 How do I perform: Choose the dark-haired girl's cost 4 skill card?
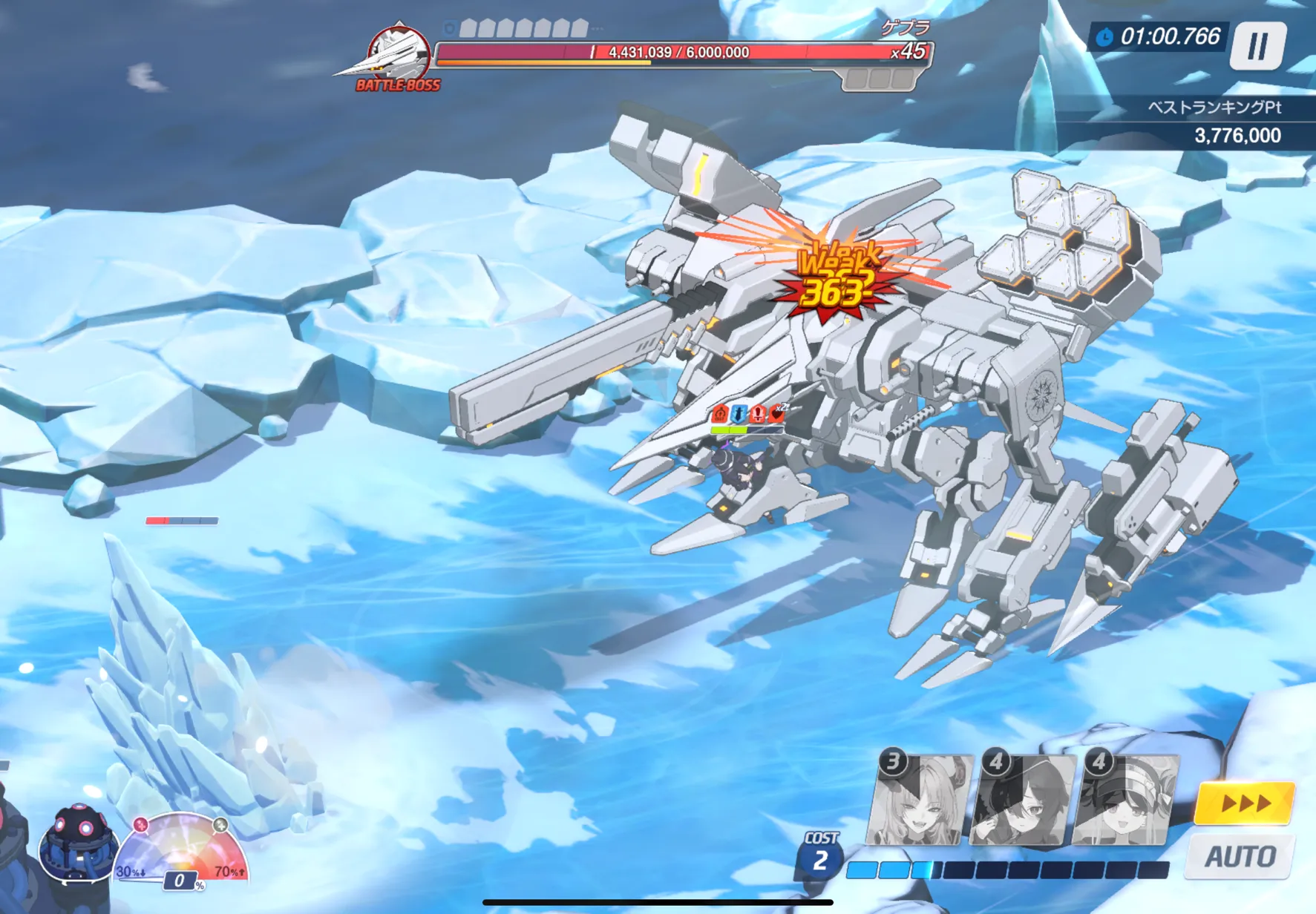[x=1022, y=801]
